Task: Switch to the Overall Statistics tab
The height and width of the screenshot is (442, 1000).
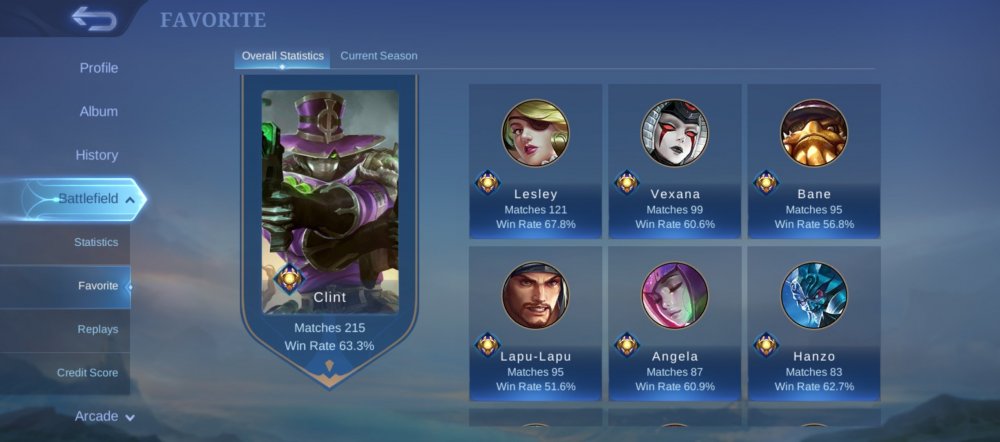Action: tap(282, 56)
